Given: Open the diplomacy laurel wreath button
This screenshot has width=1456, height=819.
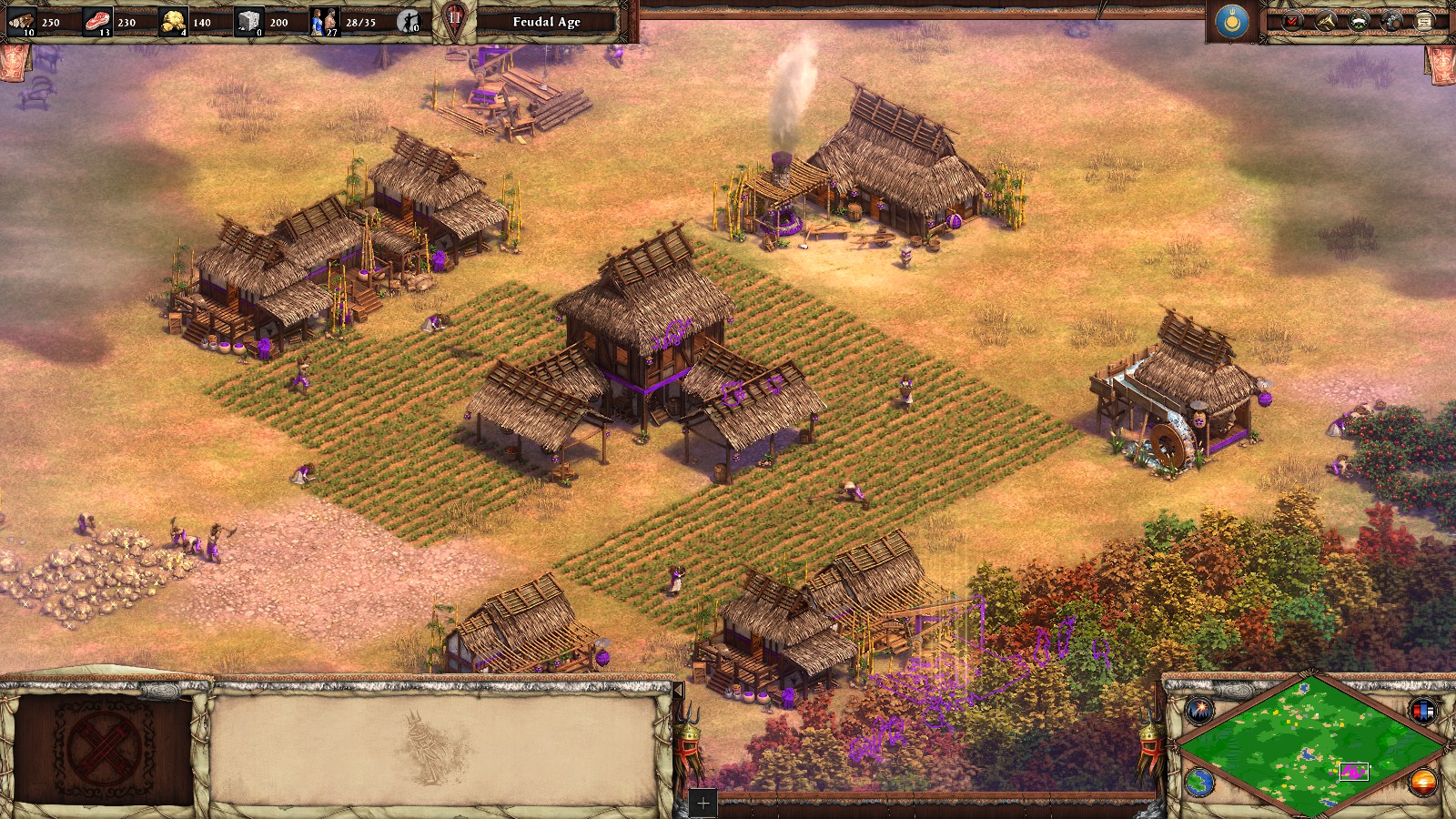Looking at the screenshot, I should click(x=1360, y=21).
